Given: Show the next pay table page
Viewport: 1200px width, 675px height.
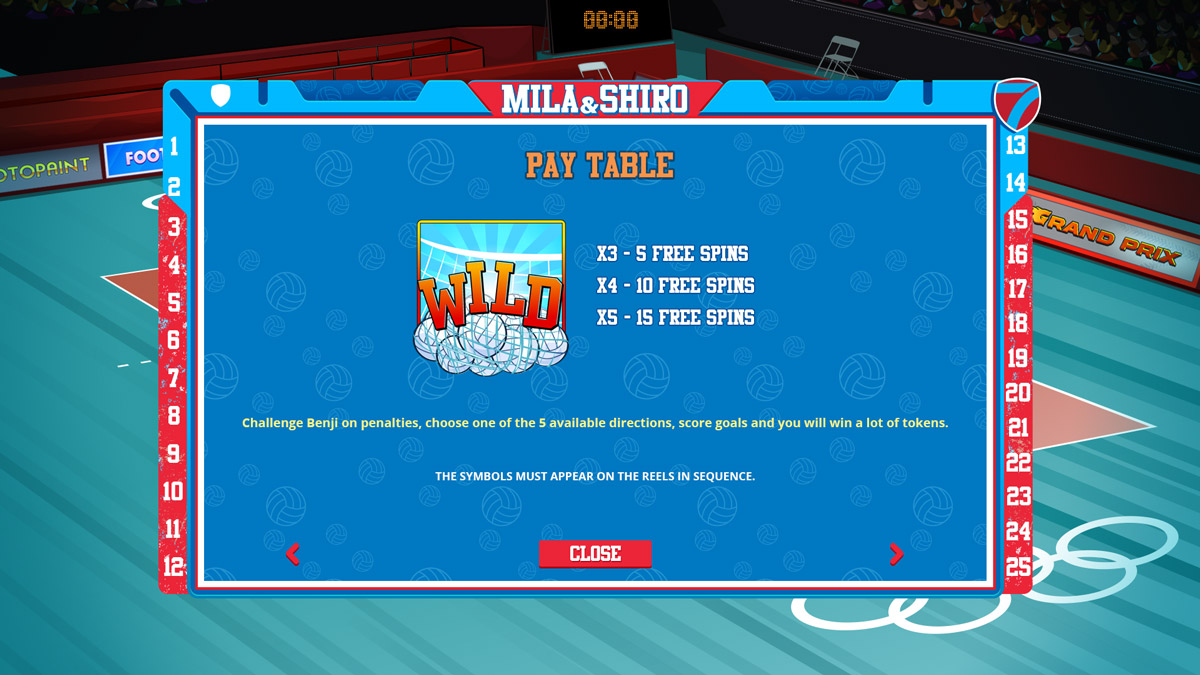Looking at the screenshot, I should (x=896, y=554).
